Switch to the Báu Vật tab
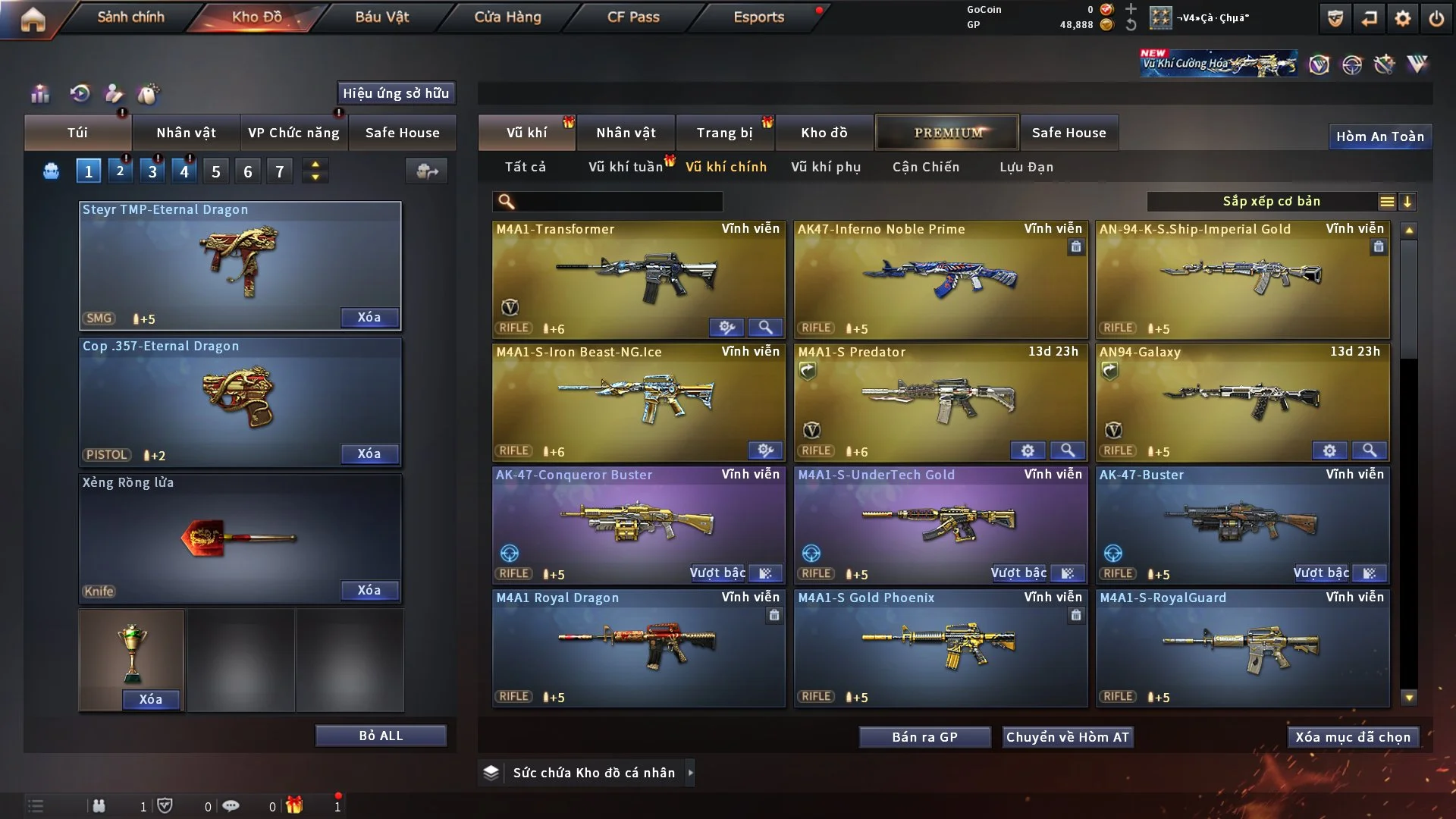The height and width of the screenshot is (819, 1456). click(x=381, y=17)
